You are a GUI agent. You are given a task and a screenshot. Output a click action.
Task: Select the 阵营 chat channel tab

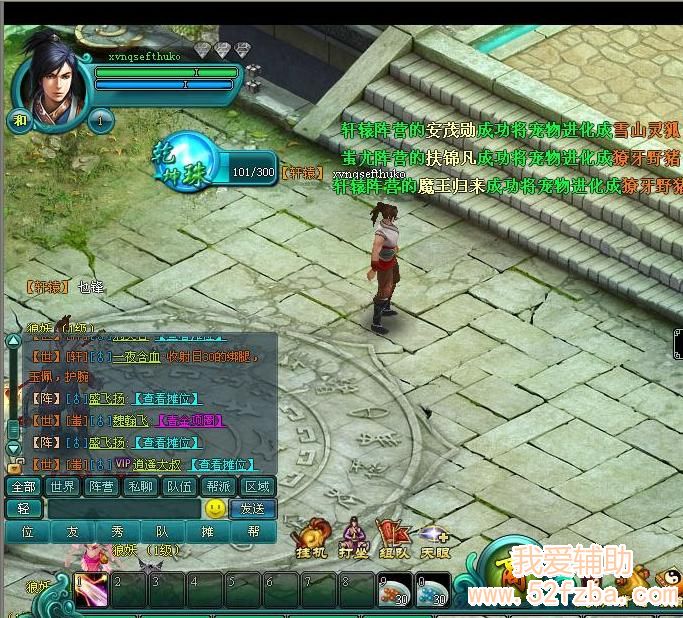[x=101, y=487]
